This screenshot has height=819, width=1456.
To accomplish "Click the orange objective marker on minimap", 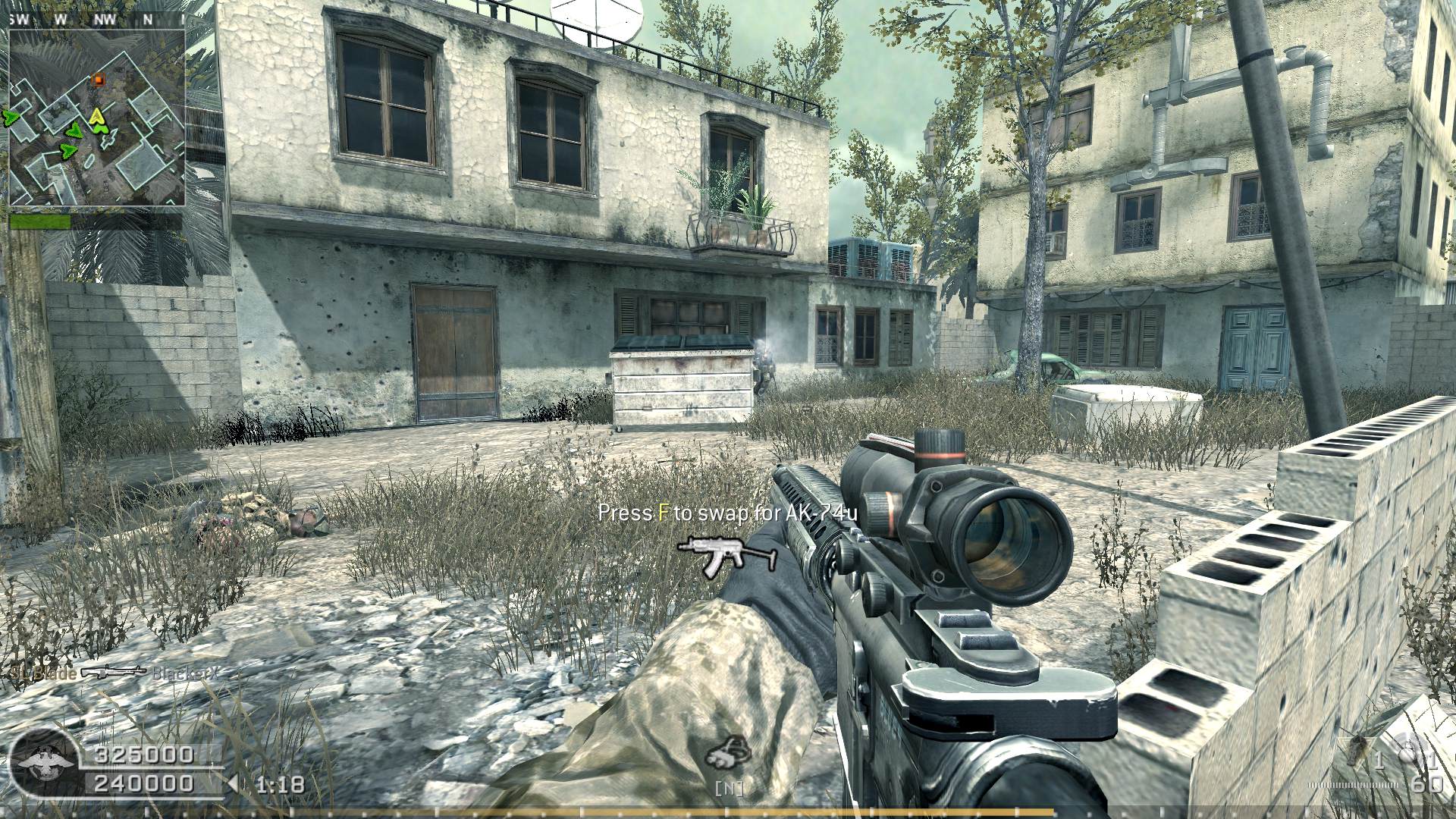I will click(x=97, y=78).
